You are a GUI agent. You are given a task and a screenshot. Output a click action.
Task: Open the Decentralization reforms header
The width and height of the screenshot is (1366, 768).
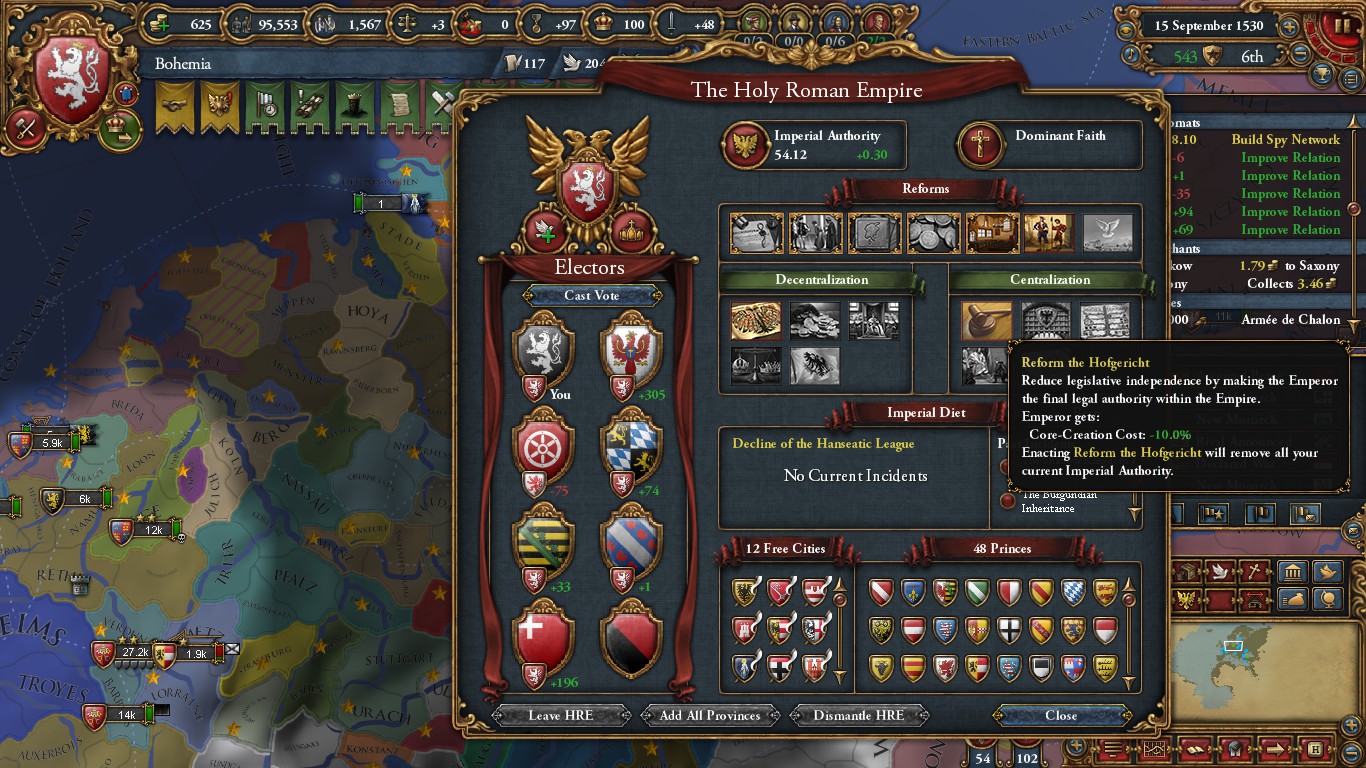coord(821,280)
